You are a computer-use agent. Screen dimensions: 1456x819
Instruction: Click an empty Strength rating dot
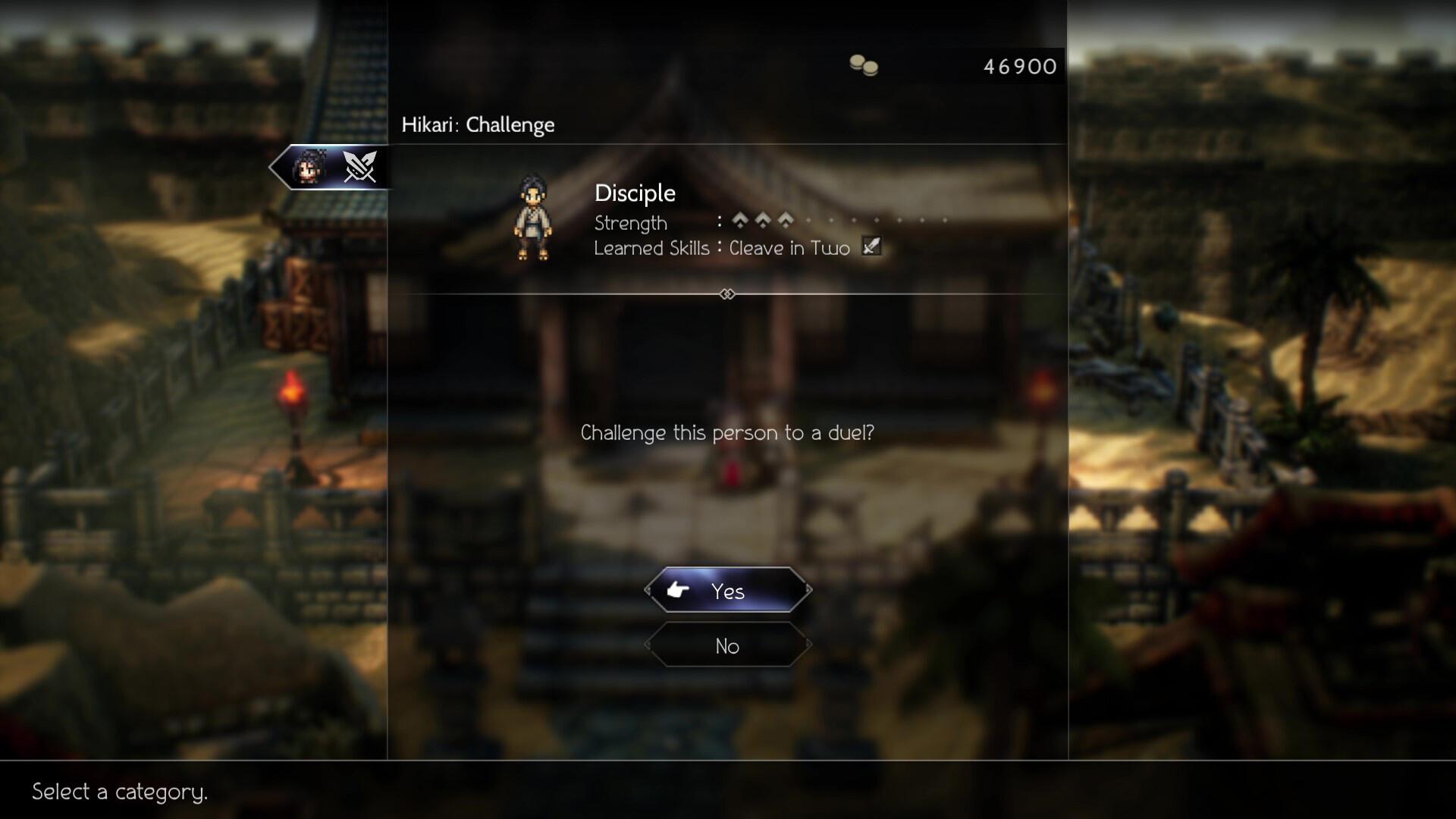[808, 221]
